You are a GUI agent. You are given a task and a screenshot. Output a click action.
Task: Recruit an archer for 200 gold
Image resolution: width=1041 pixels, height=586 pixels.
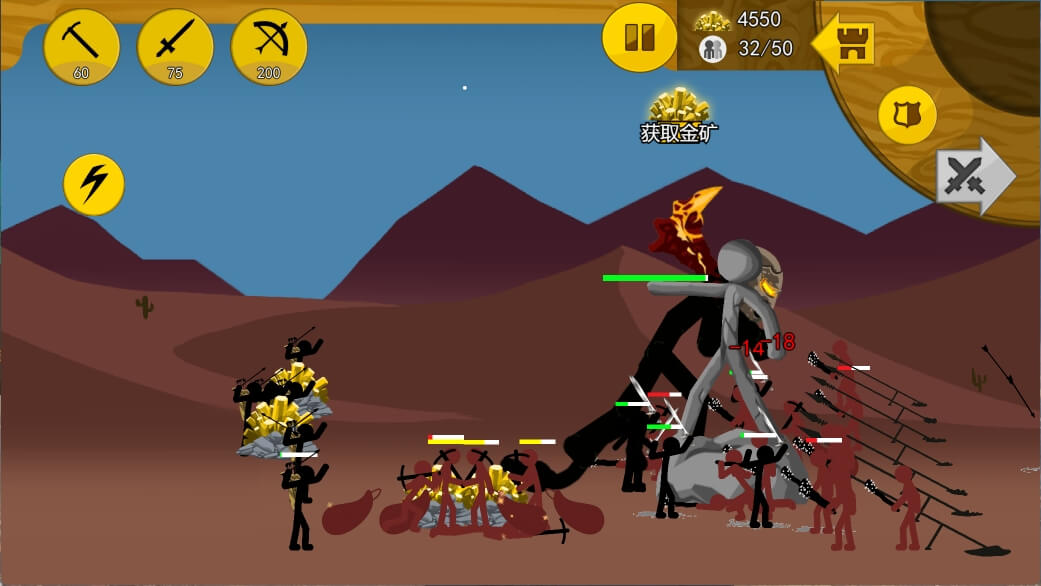click(269, 46)
